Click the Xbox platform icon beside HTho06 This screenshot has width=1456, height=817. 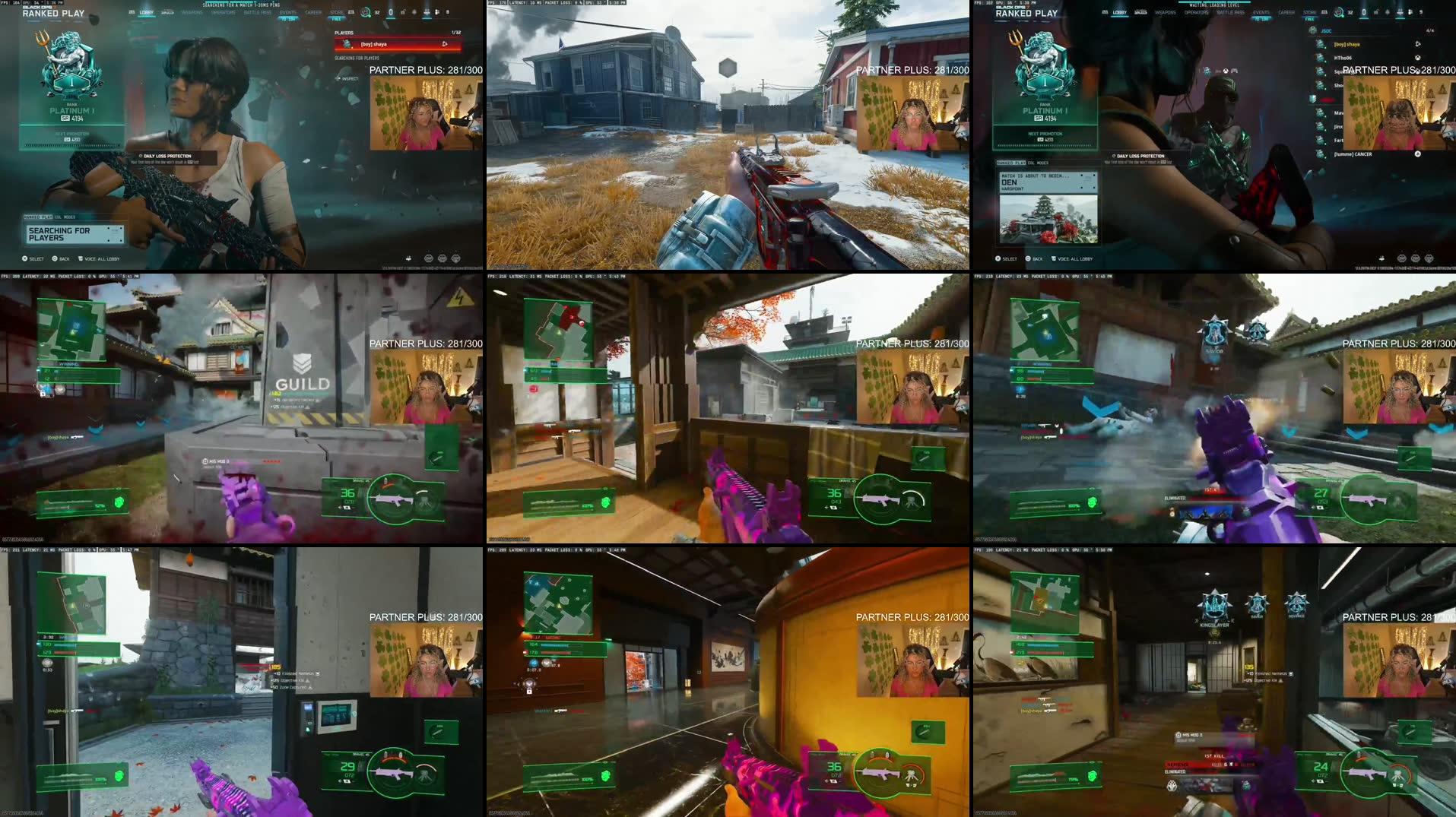(1417, 58)
